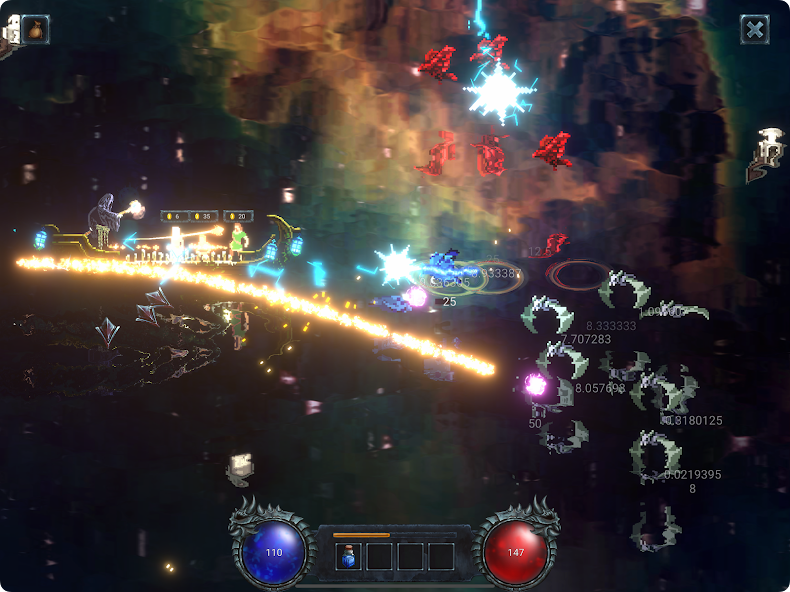Close the screen with the X button

coord(755,29)
